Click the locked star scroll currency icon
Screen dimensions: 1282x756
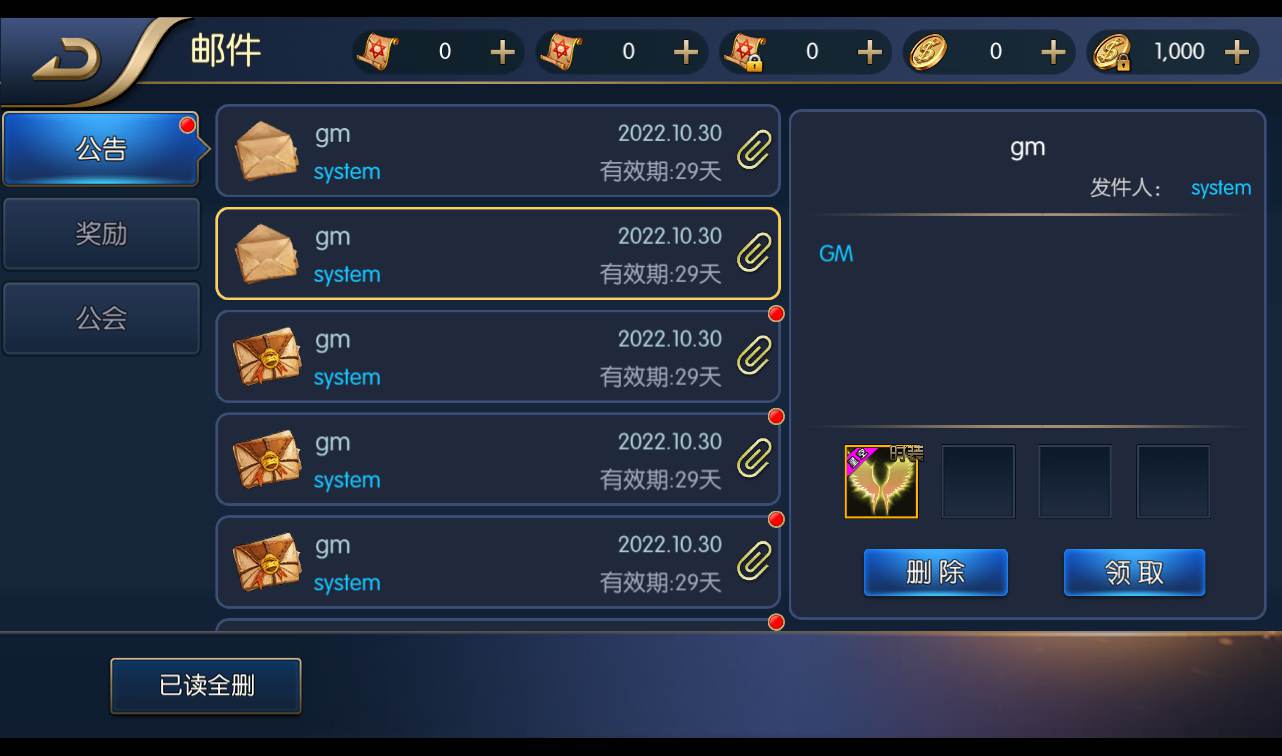[x=745, y=51]
